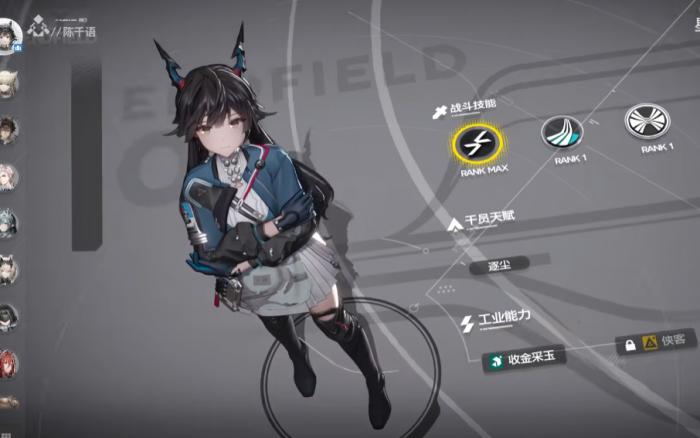Open the RANK 1 curved-stripes skill icon
Screen dimensions: 700x438
pyautogui.click(x=563, y=130)
